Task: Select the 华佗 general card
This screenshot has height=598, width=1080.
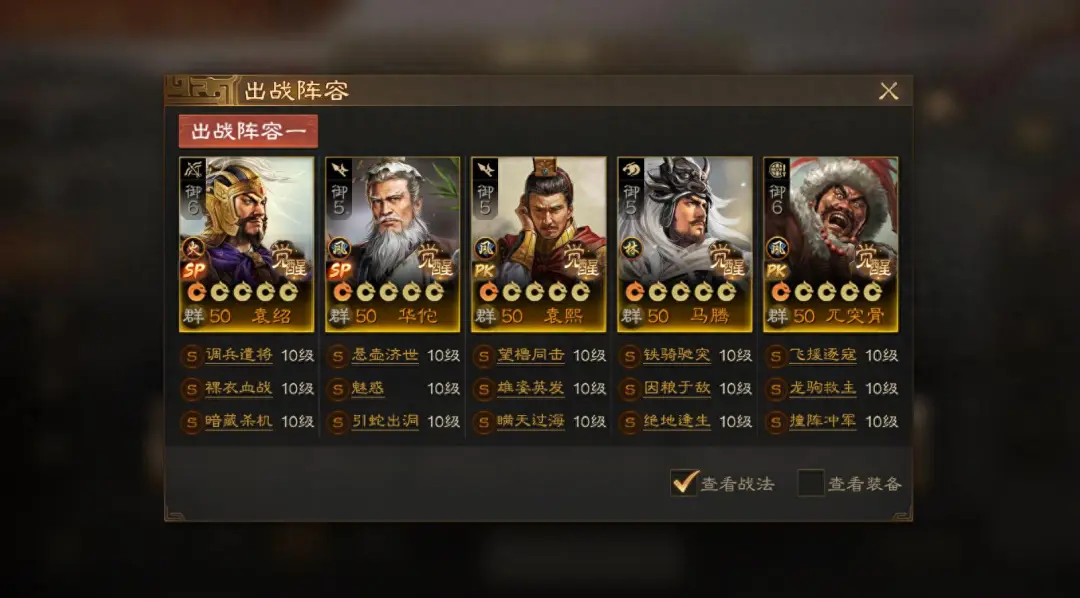Action: click(x=393, y=243)
